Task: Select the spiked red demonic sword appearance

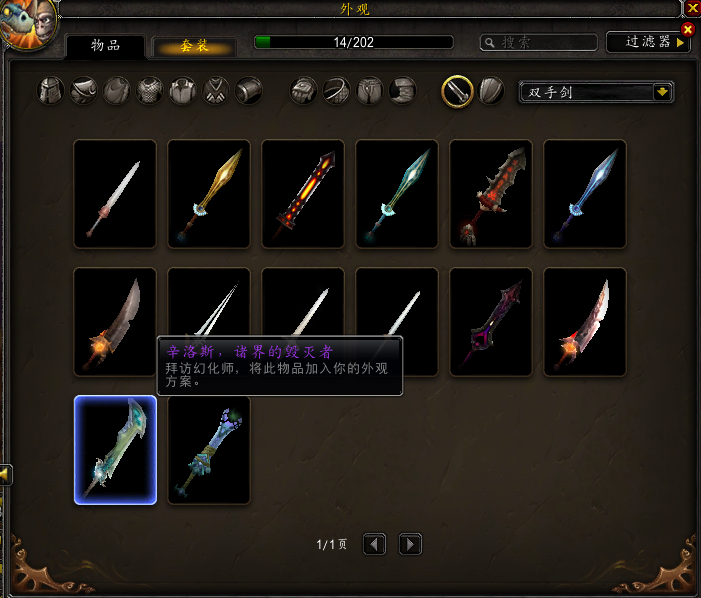Action: click(x=491, y=194)
